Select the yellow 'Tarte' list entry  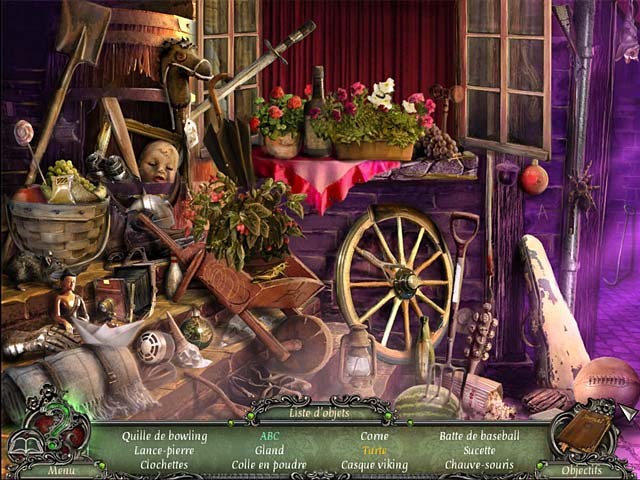coord(374,450)
